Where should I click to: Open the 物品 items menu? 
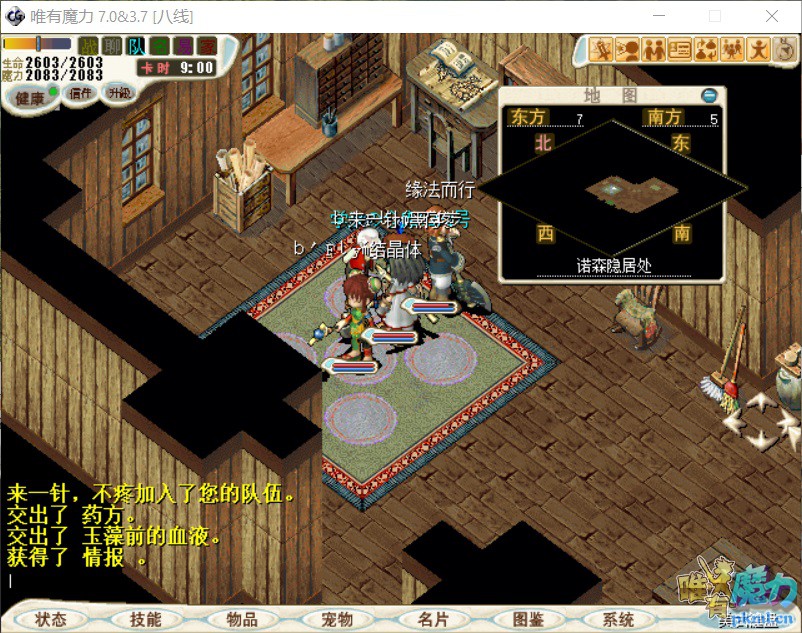coord(241,619)
